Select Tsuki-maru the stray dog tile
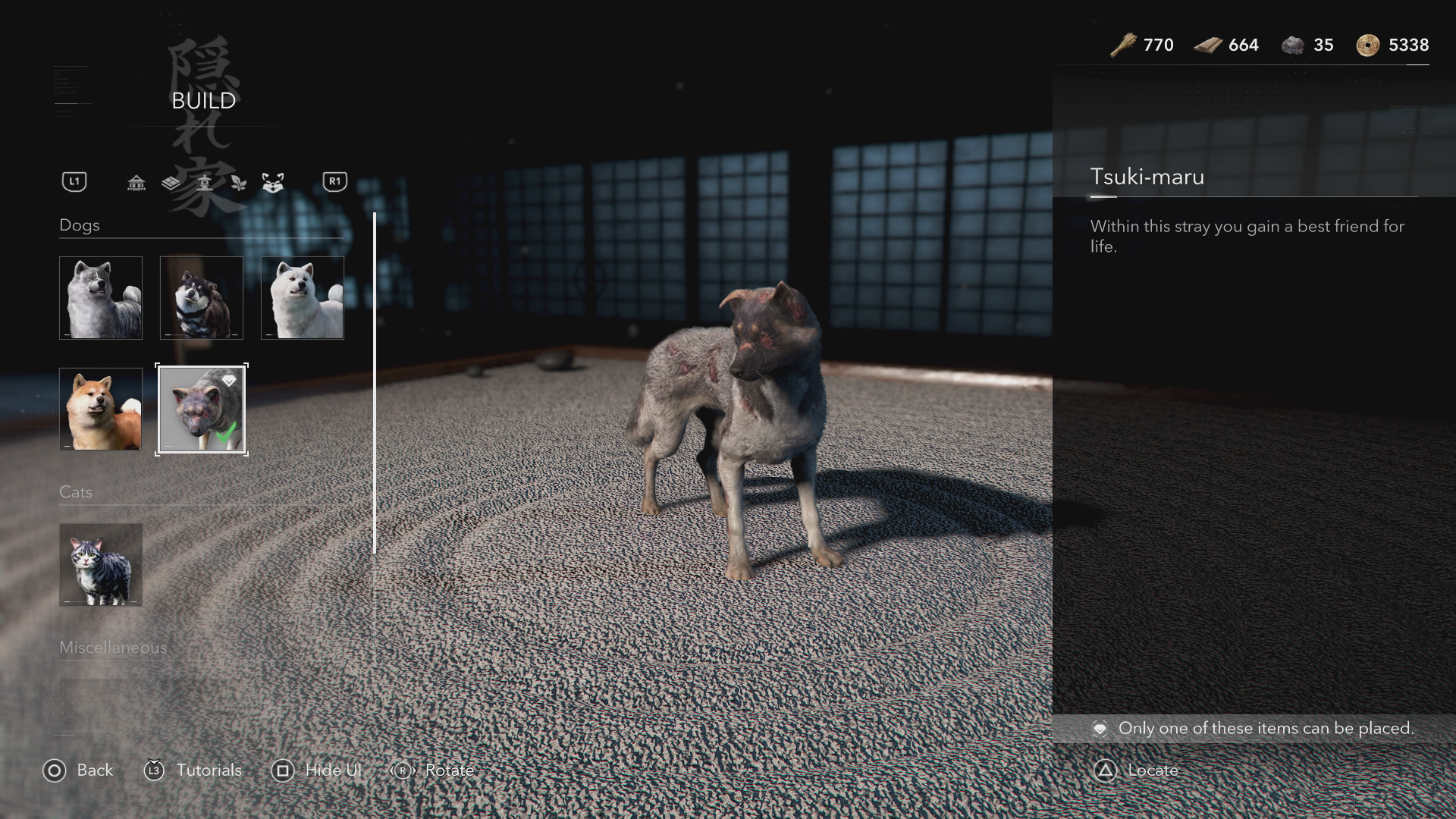 tap(202, 409)
